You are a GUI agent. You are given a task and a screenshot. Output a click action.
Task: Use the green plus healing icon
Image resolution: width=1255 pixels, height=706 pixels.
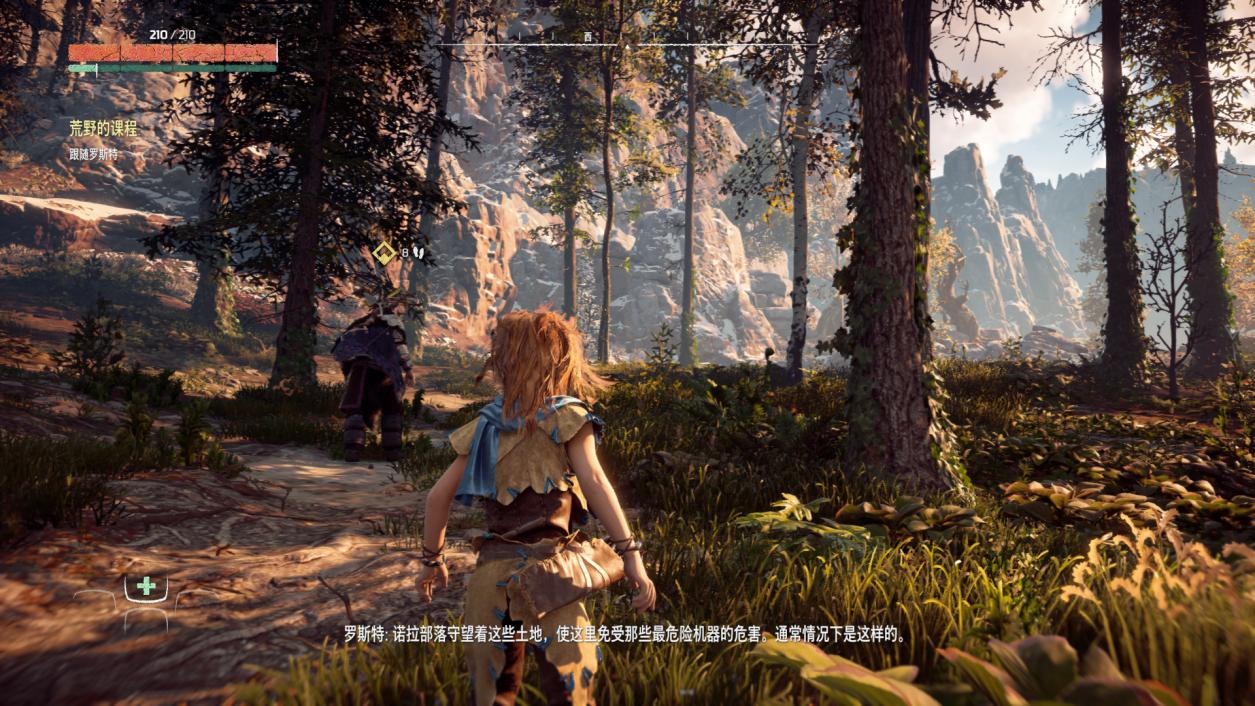point(146,586)
